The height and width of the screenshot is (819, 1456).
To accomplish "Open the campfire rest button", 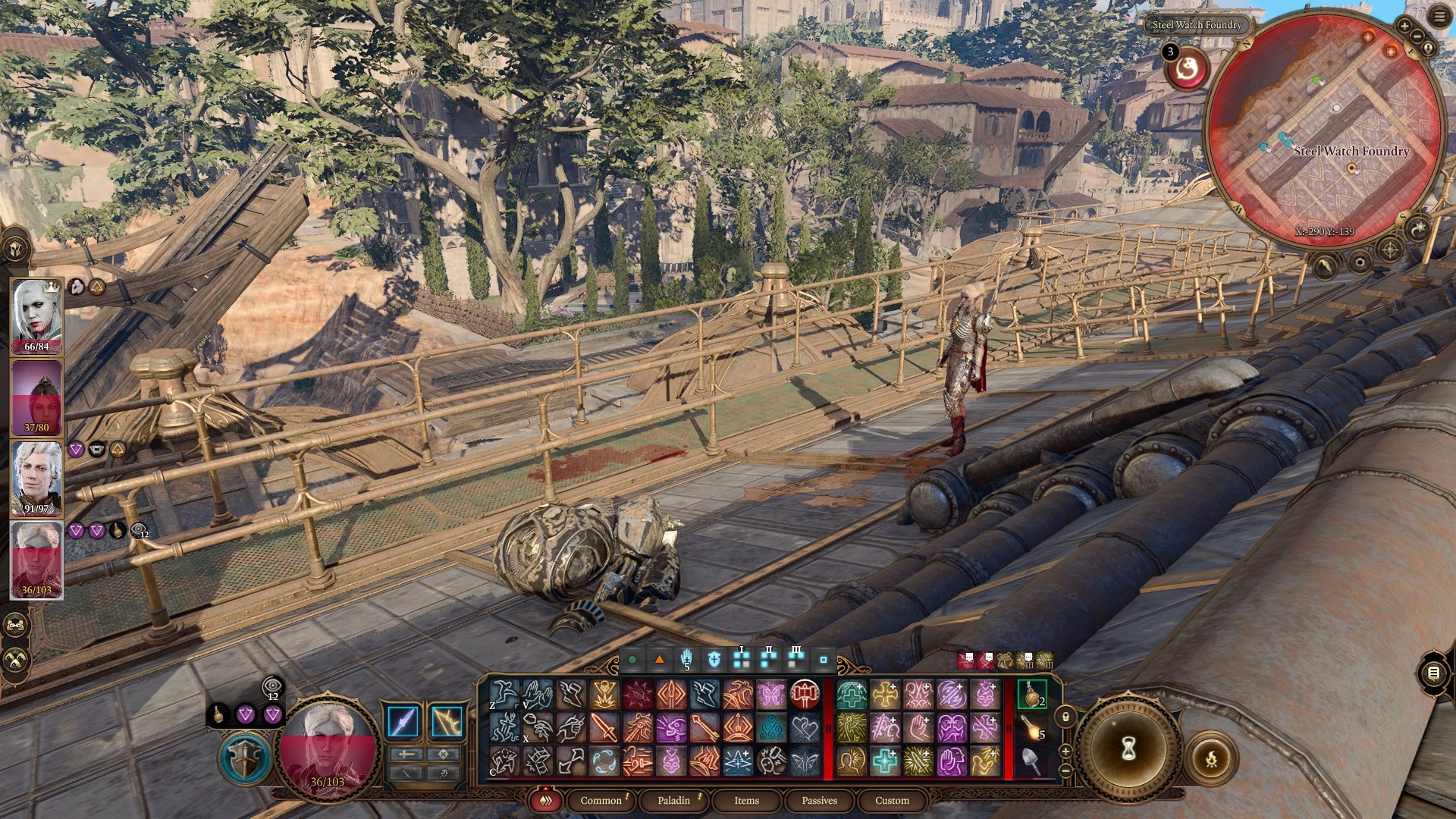I will 1211,758.
